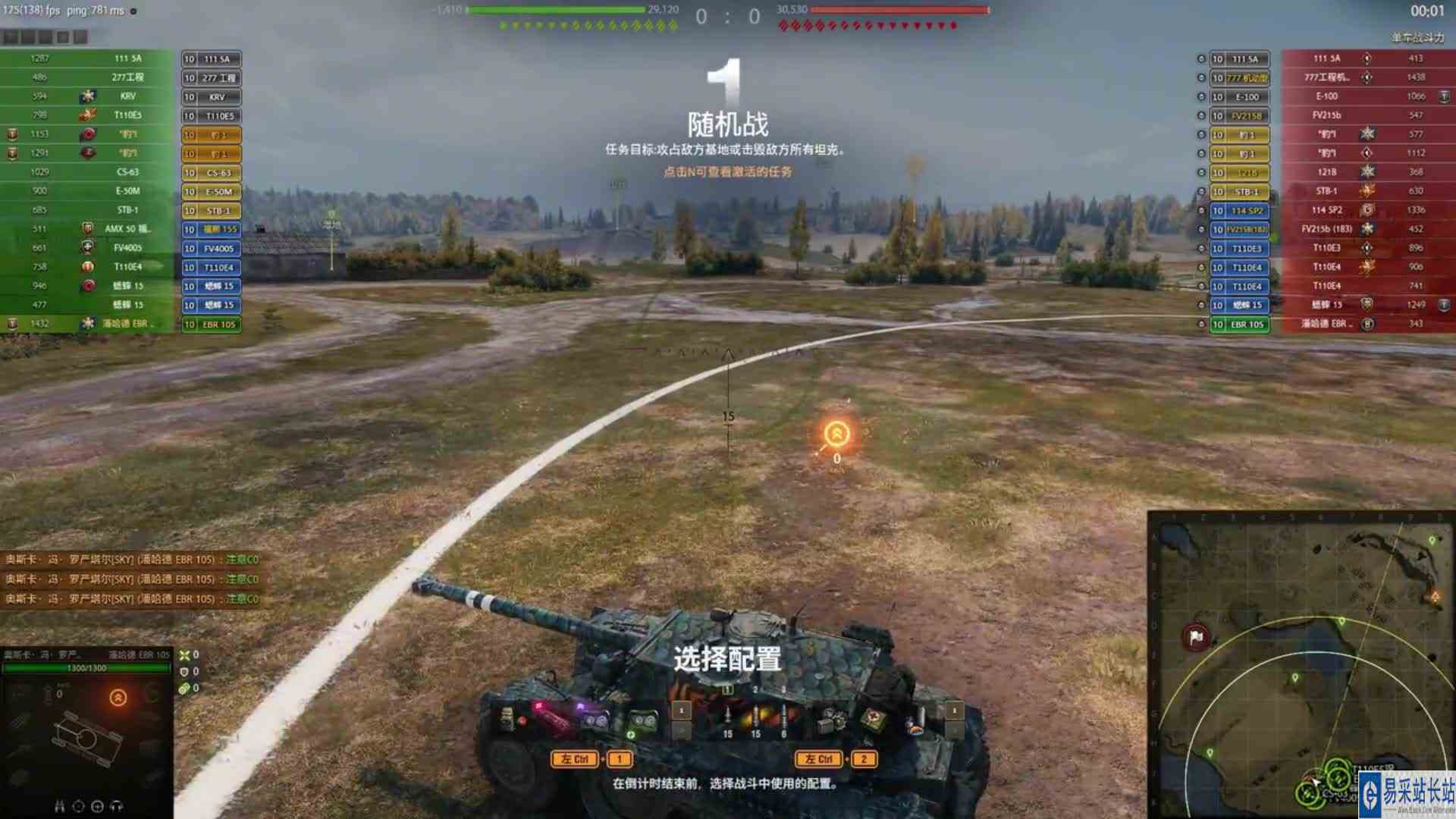Viewport: 1456px width, 819px height.
Task: Switch to configuration tab 3
Action: (782, 689)
